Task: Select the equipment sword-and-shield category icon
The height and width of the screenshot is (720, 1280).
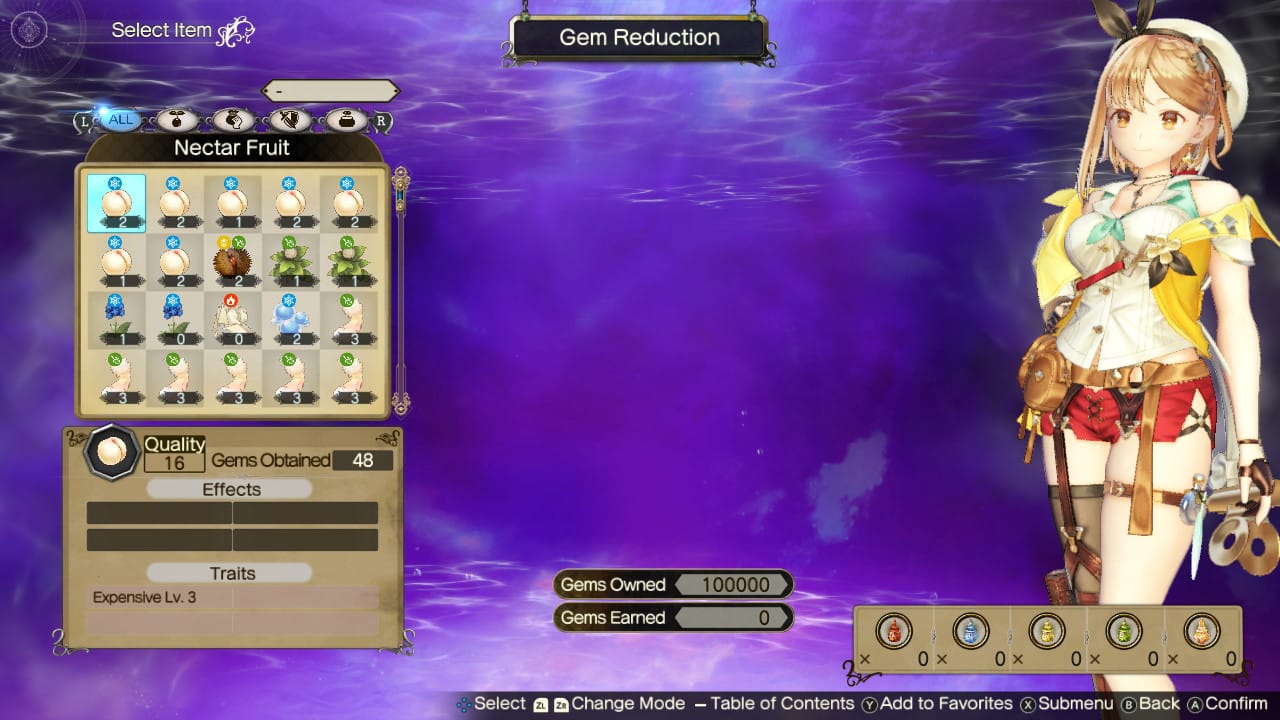Action: [288, 118]
